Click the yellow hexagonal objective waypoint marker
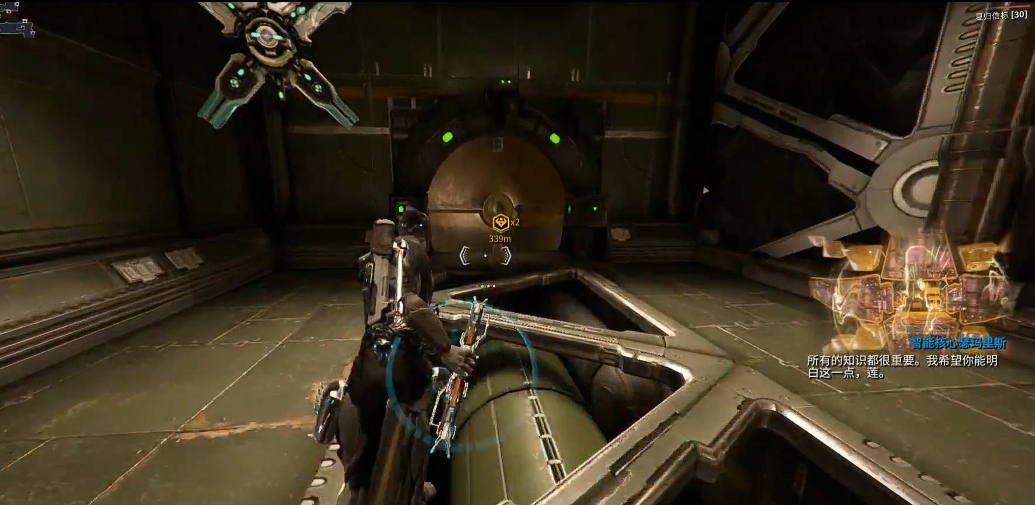Screen dimensions: 1035x505 point(500,222)
